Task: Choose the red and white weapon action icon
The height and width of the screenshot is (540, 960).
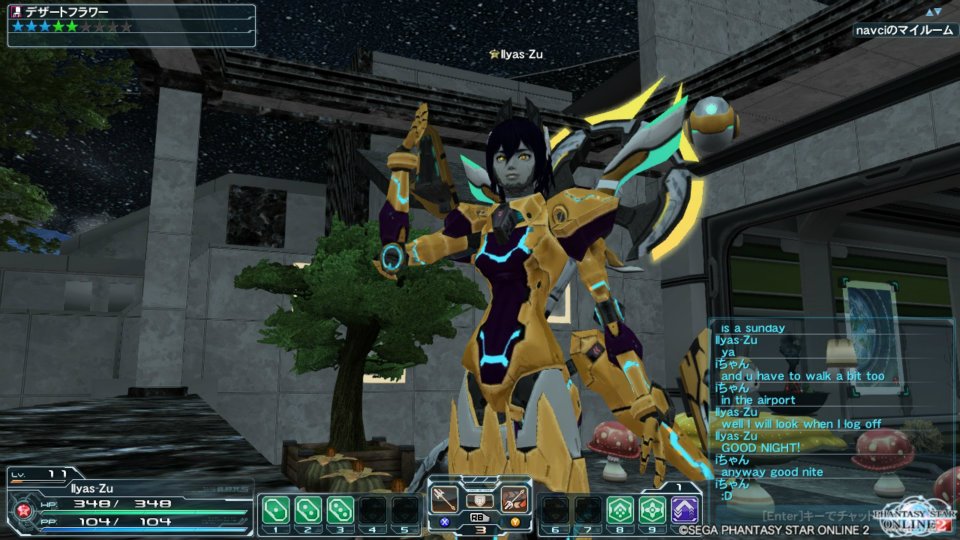Action: (x=515, y=497)
